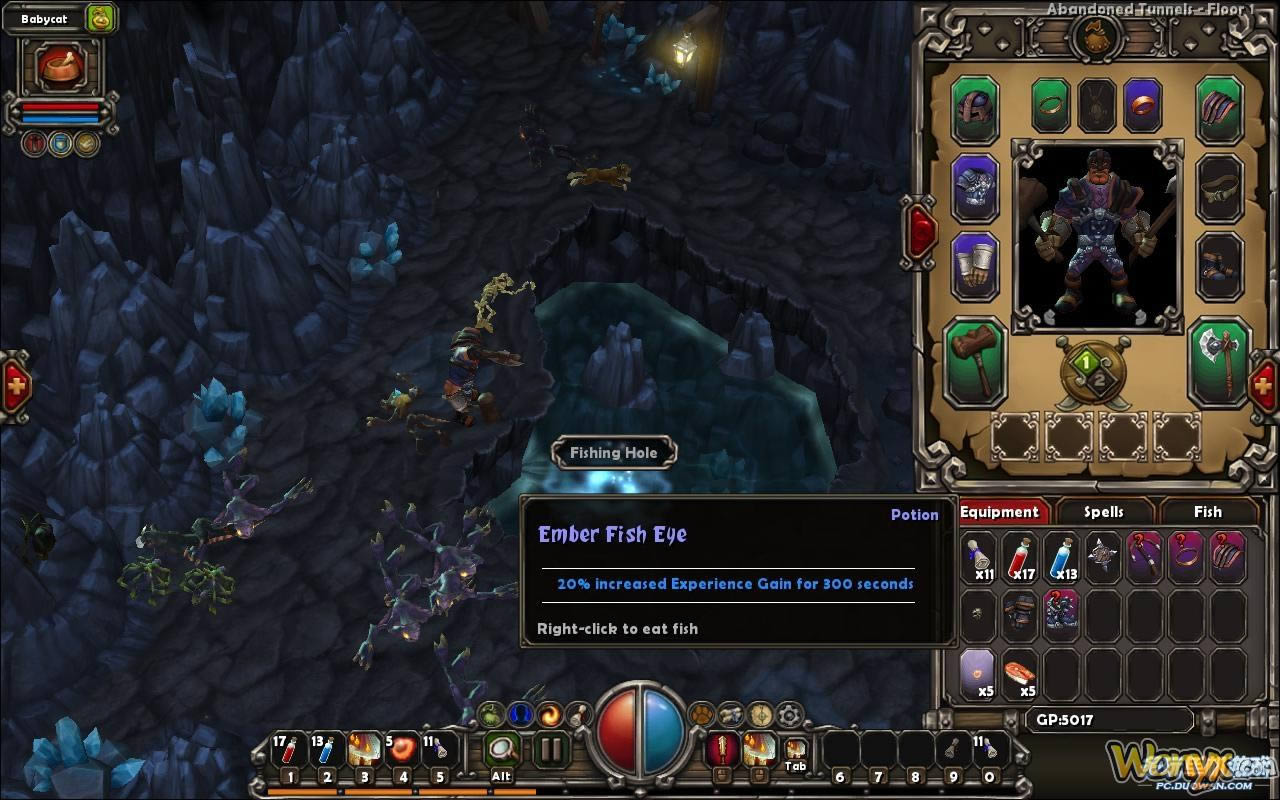The image size is (1280, 800).
Task: Activate the magnifying glass Alt button
Action: (x=502, y=749)
